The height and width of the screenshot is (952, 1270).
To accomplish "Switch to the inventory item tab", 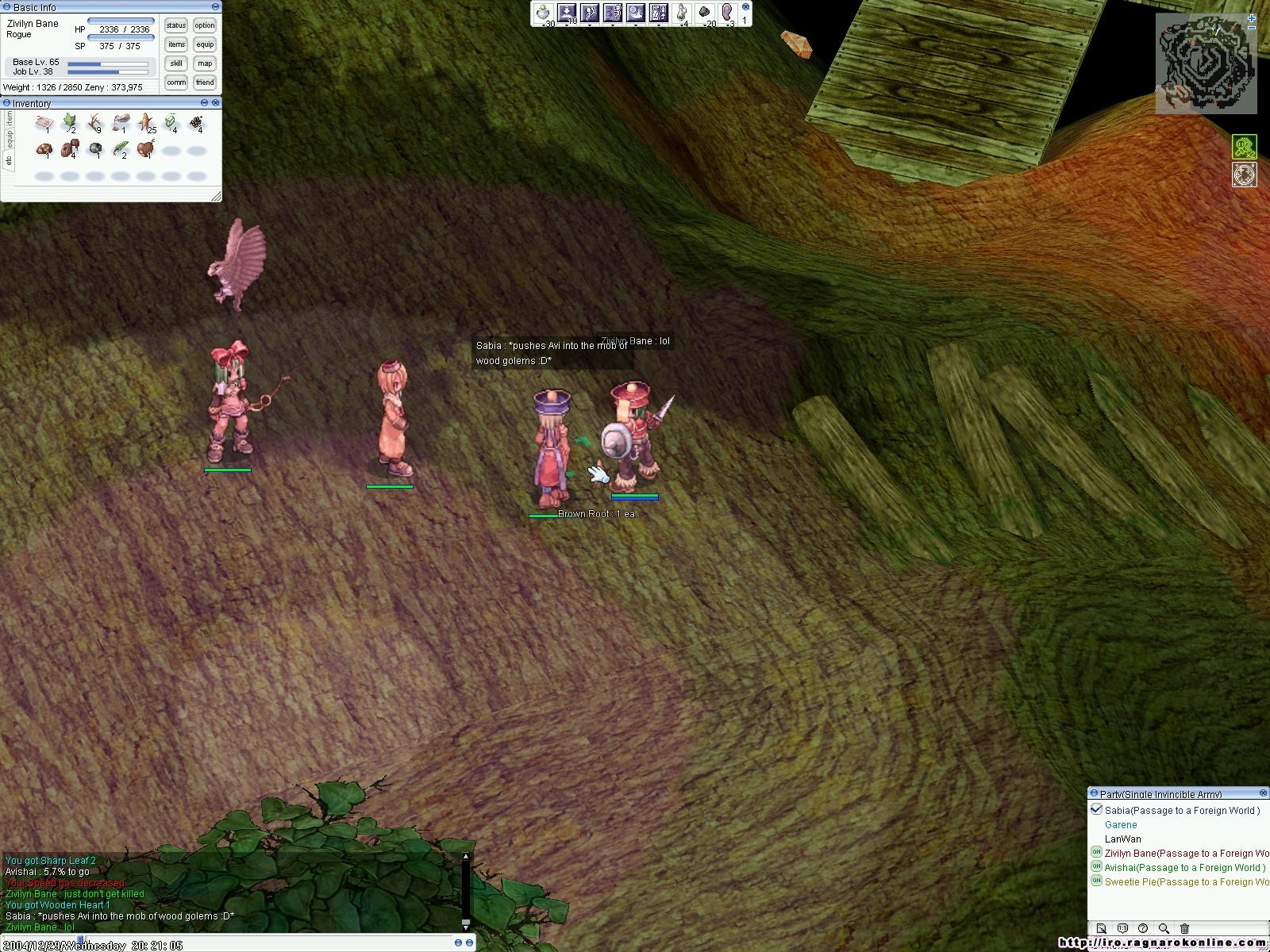I will pyautogui.click(x=10, y=119).
